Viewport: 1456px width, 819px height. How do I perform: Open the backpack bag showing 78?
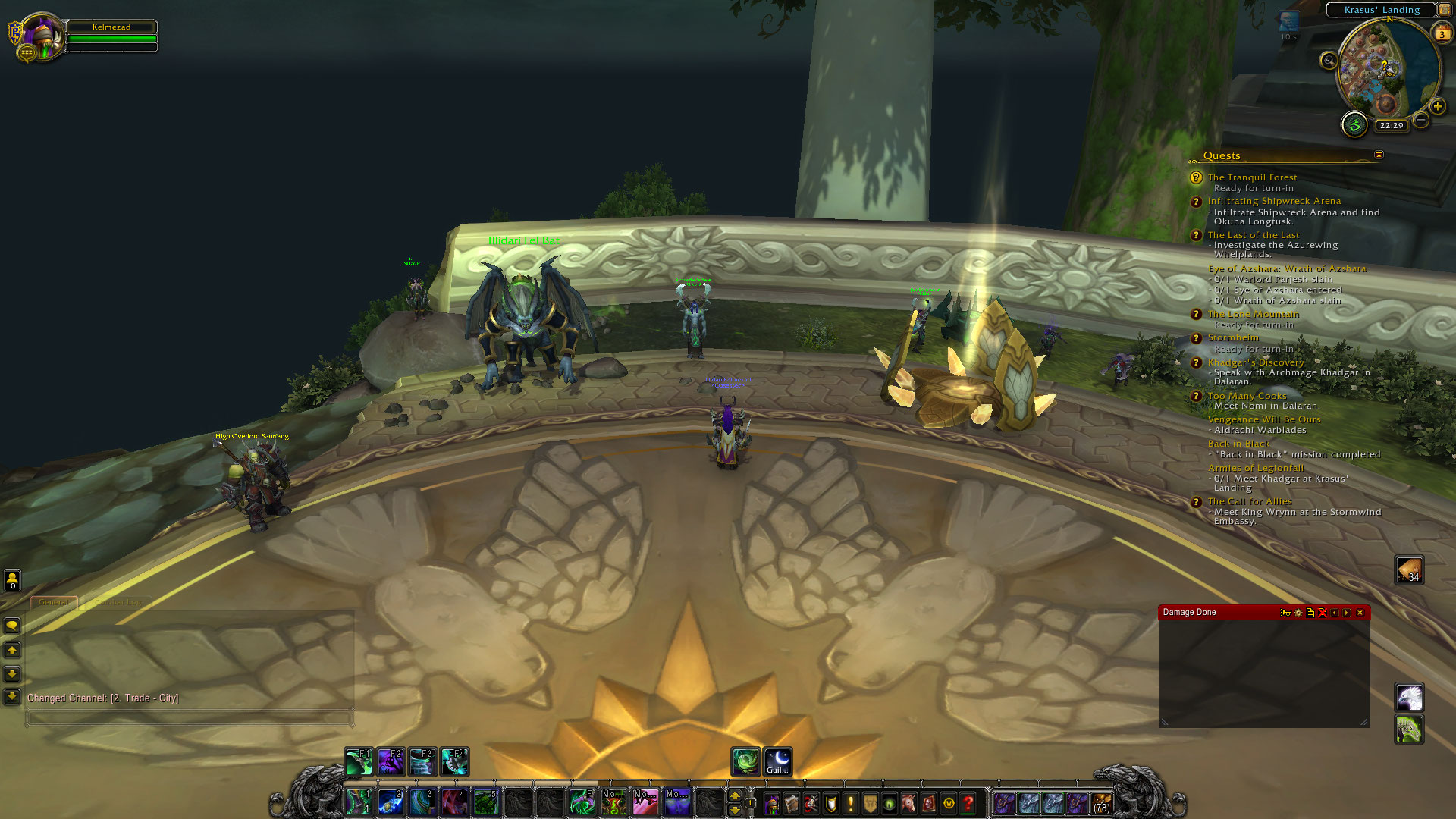[x=1101, y=802]
